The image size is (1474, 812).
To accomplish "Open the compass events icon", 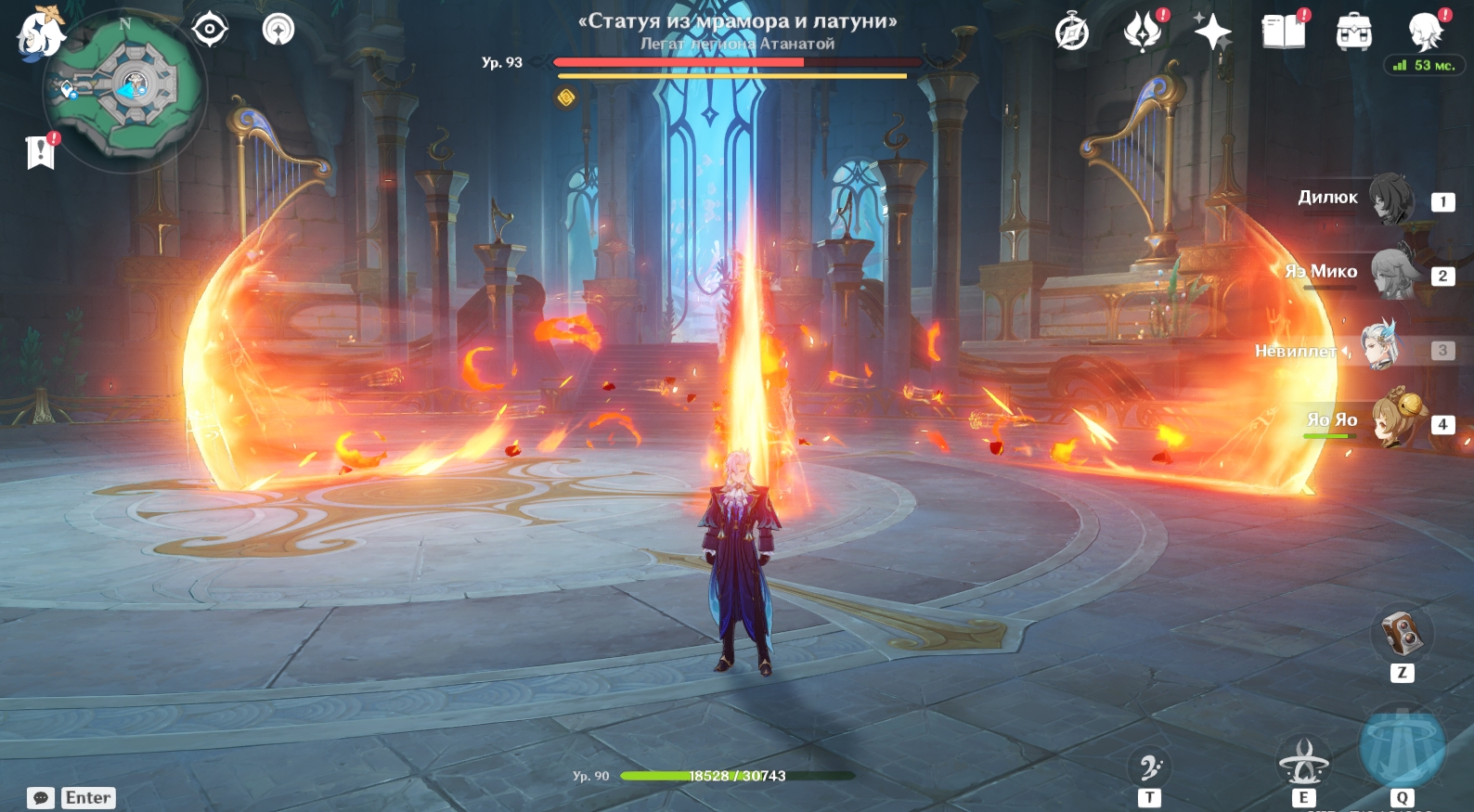I will (x=1072, y=32).
